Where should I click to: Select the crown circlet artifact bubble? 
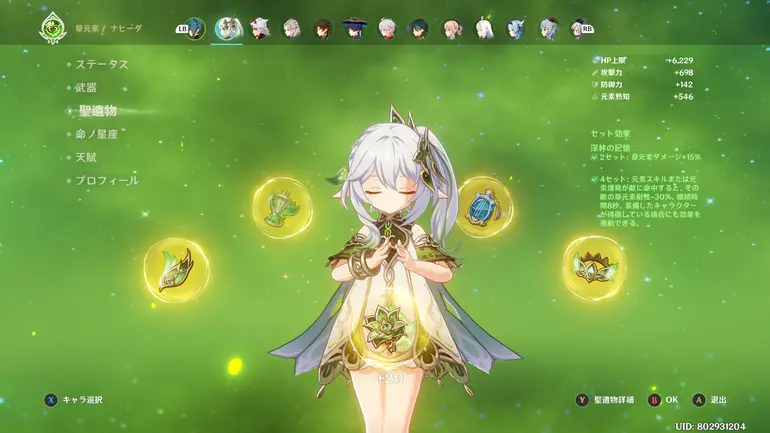(x=593, y=267)
